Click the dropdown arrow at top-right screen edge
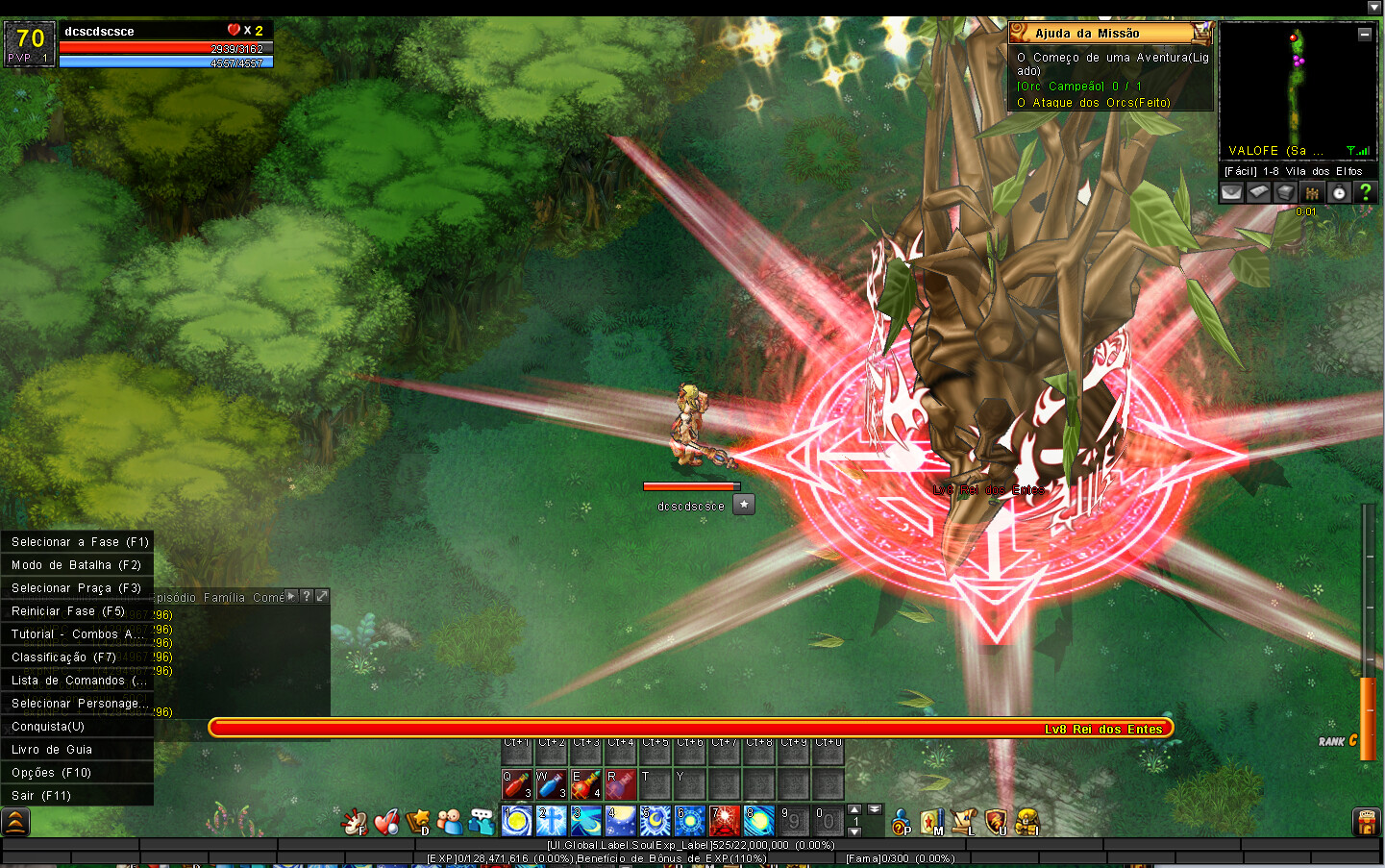The width and height of the screenshot is (1385, 868). pyautogui.click(x=1374, y=7)
